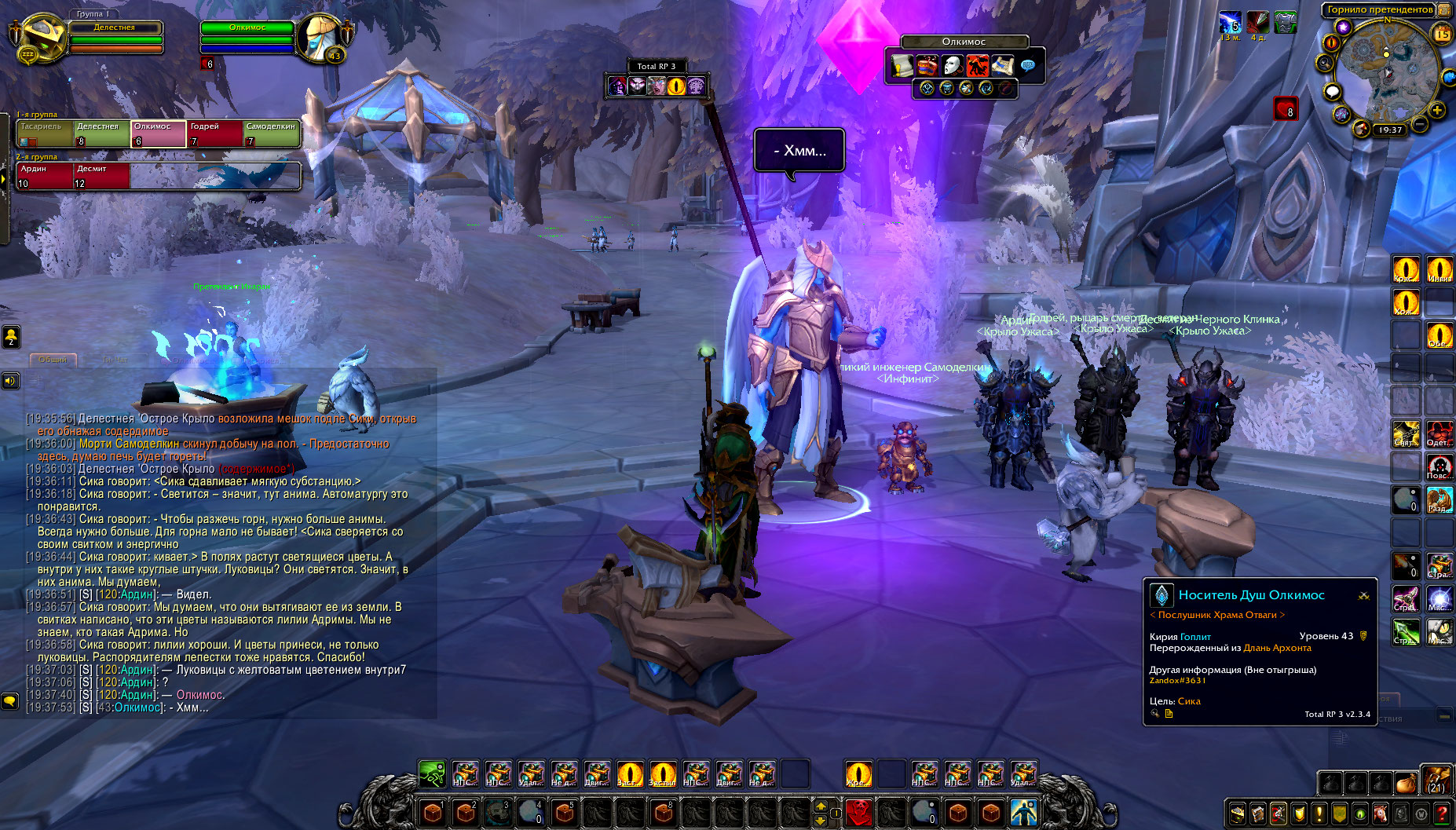Click the white mask icon on Олкимос toolbar
1456x830 pixels.
952,65
